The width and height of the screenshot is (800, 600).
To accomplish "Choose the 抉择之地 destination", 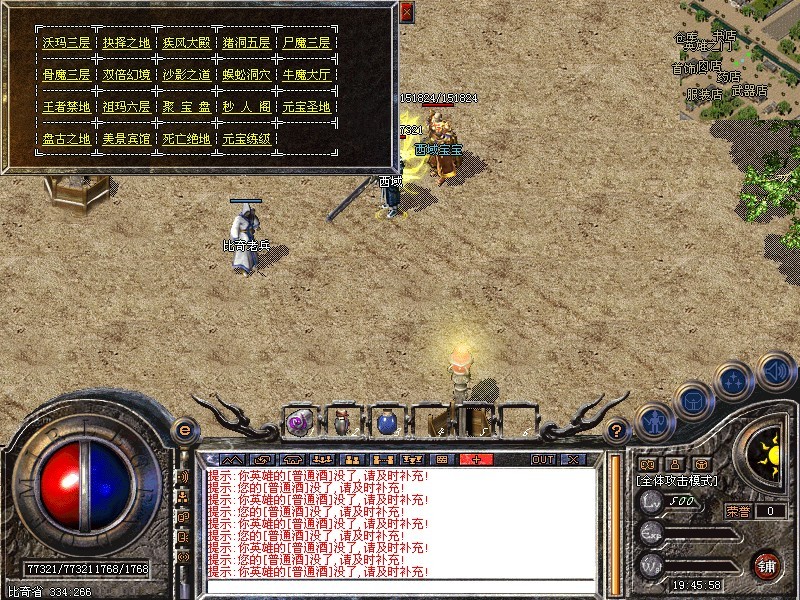I will click(x=126, y=43).
